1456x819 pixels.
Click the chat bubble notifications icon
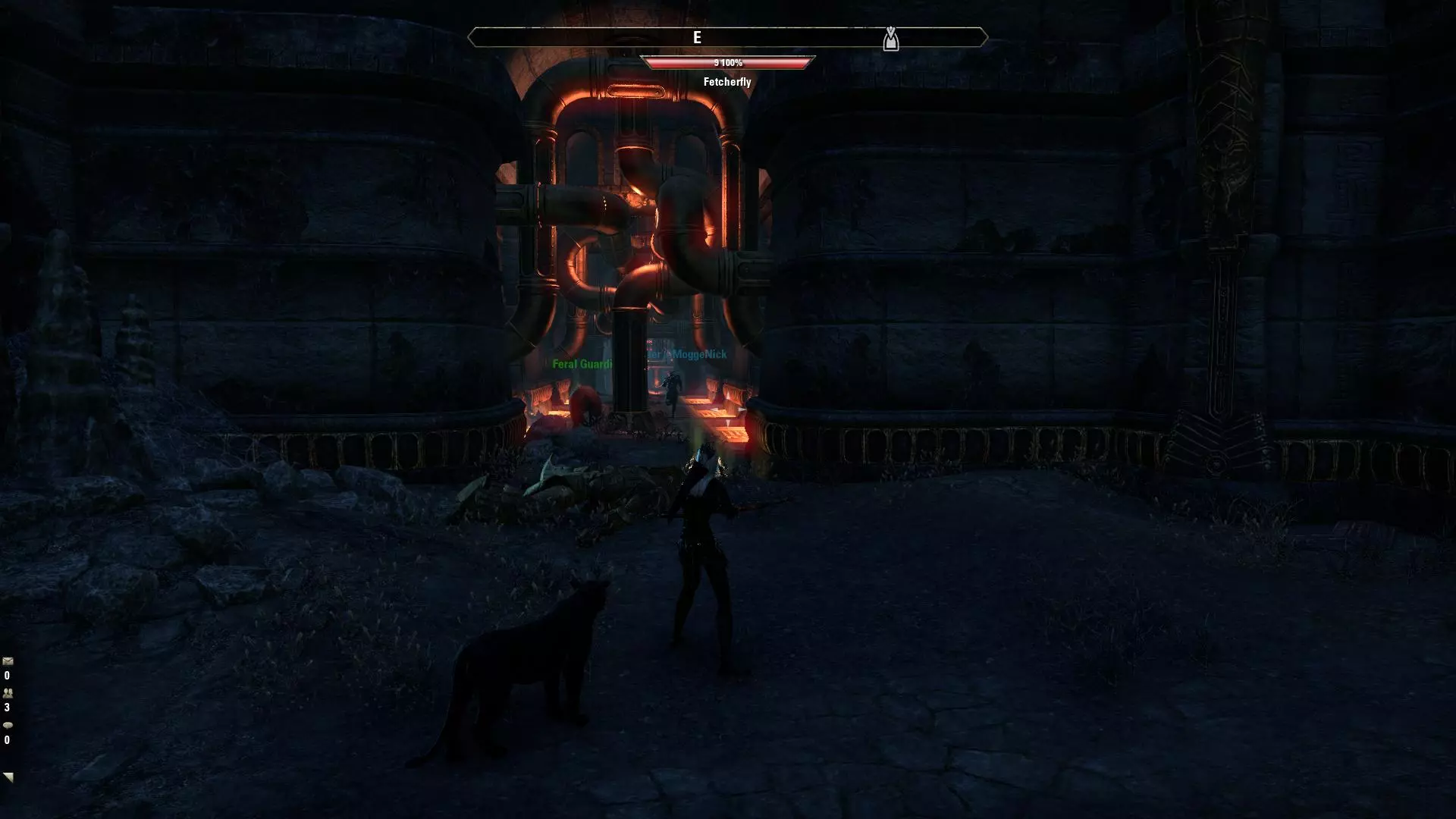(8, 726)
